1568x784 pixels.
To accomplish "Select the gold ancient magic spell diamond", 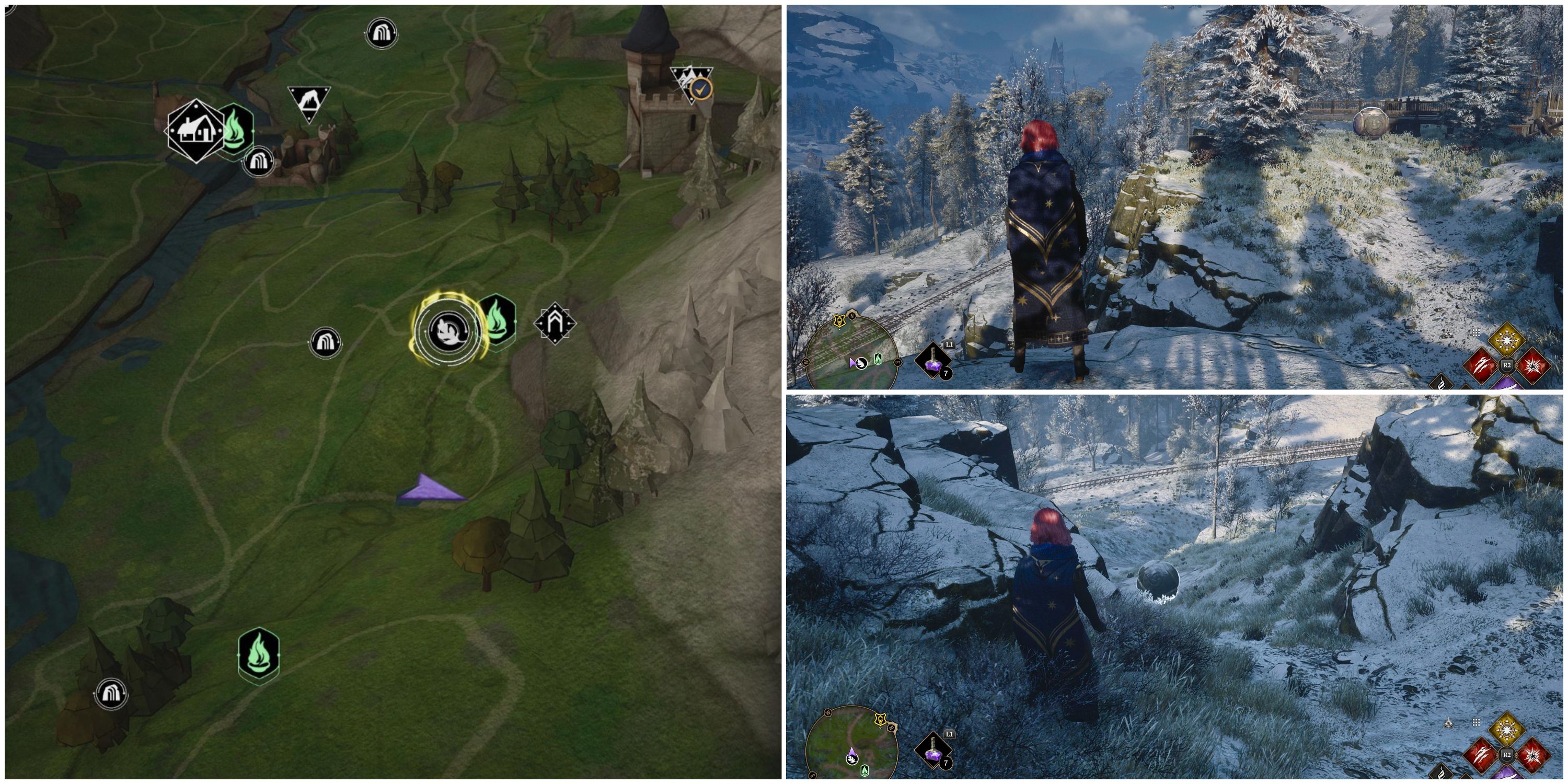I will pyautogui.click(x=1507, y=340).
